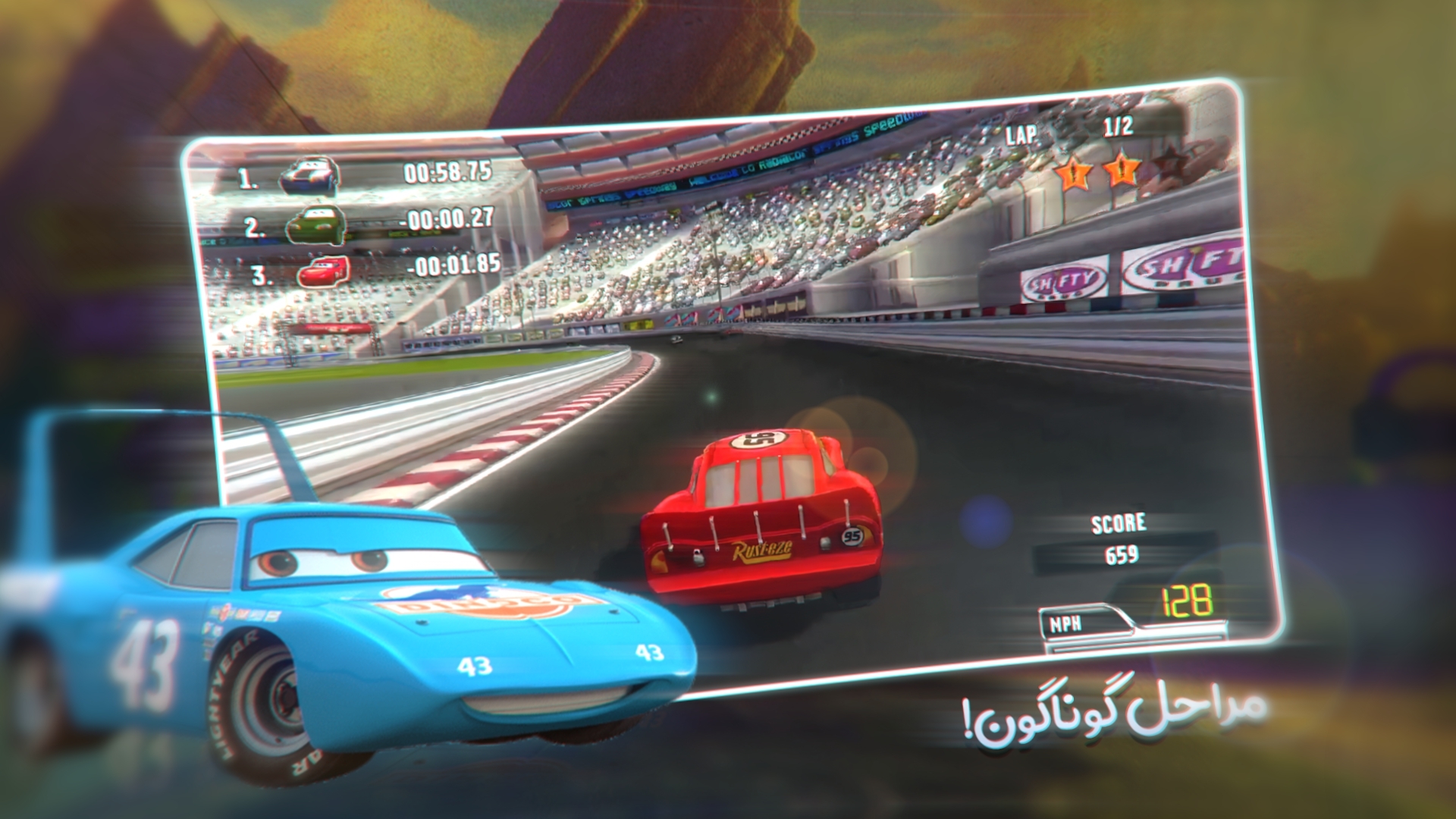Viewport: 1456px width, 819px height.
Task: Select the third-place red car portrait
Action: point(323,271)
